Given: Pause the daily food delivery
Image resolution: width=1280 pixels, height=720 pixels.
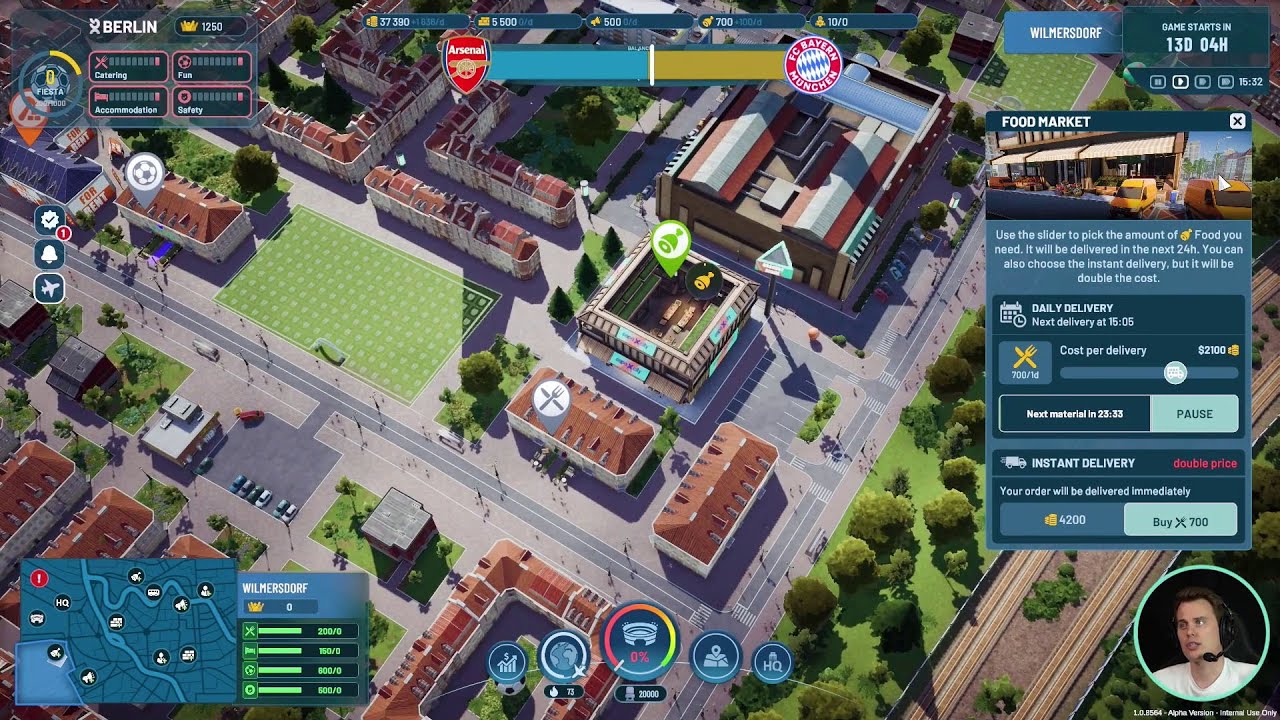Looking at the screenshot, I should 1194,414.
